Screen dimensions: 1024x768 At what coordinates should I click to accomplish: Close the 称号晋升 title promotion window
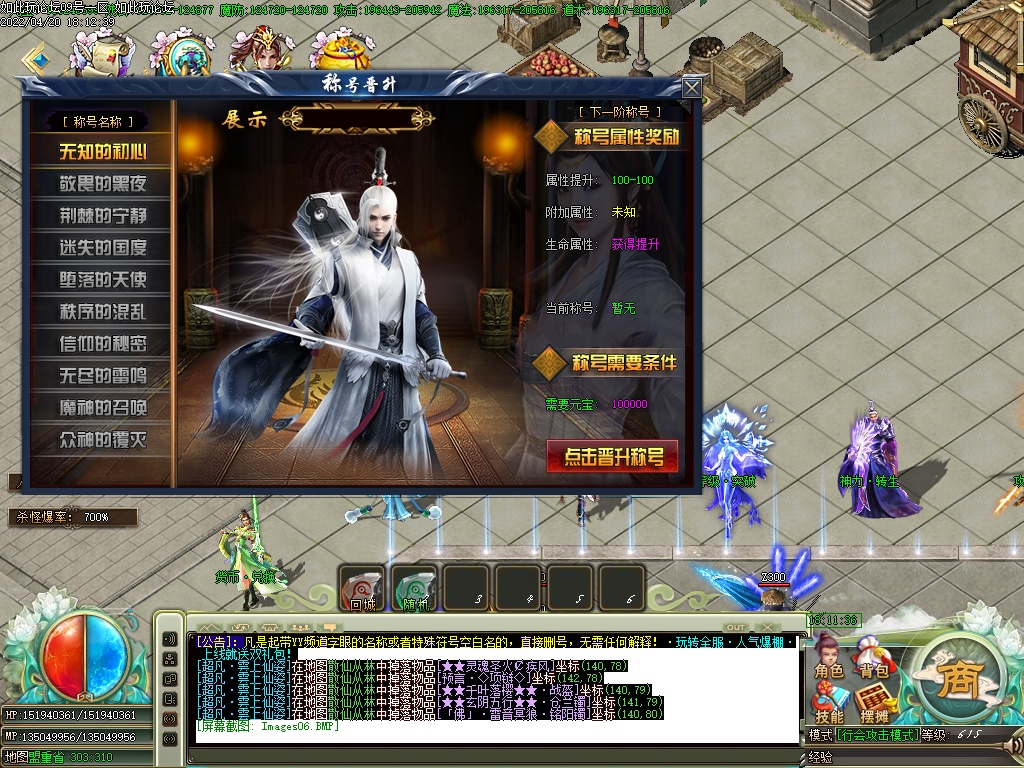(691, 88)
